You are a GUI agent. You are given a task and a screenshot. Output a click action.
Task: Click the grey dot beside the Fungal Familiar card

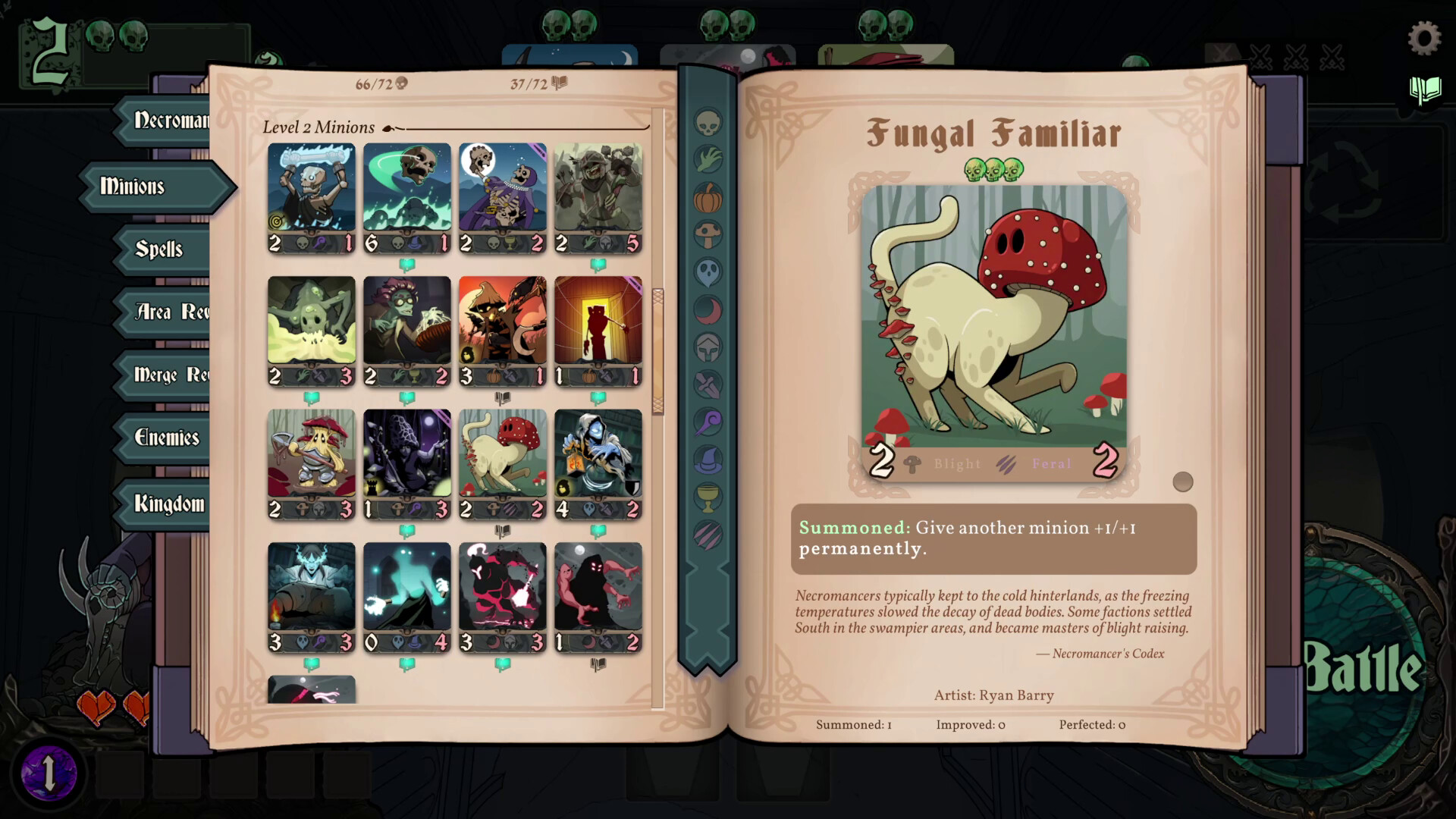1183,481
